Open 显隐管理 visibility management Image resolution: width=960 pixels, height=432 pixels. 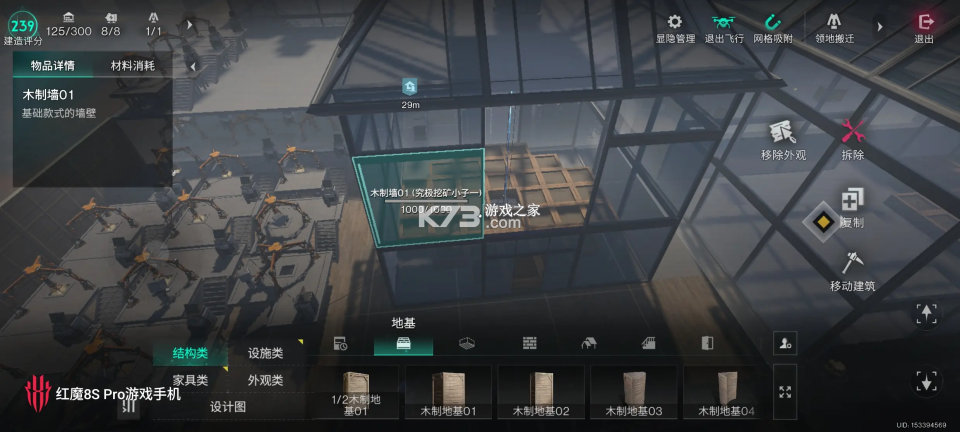(x=675, y=27)
